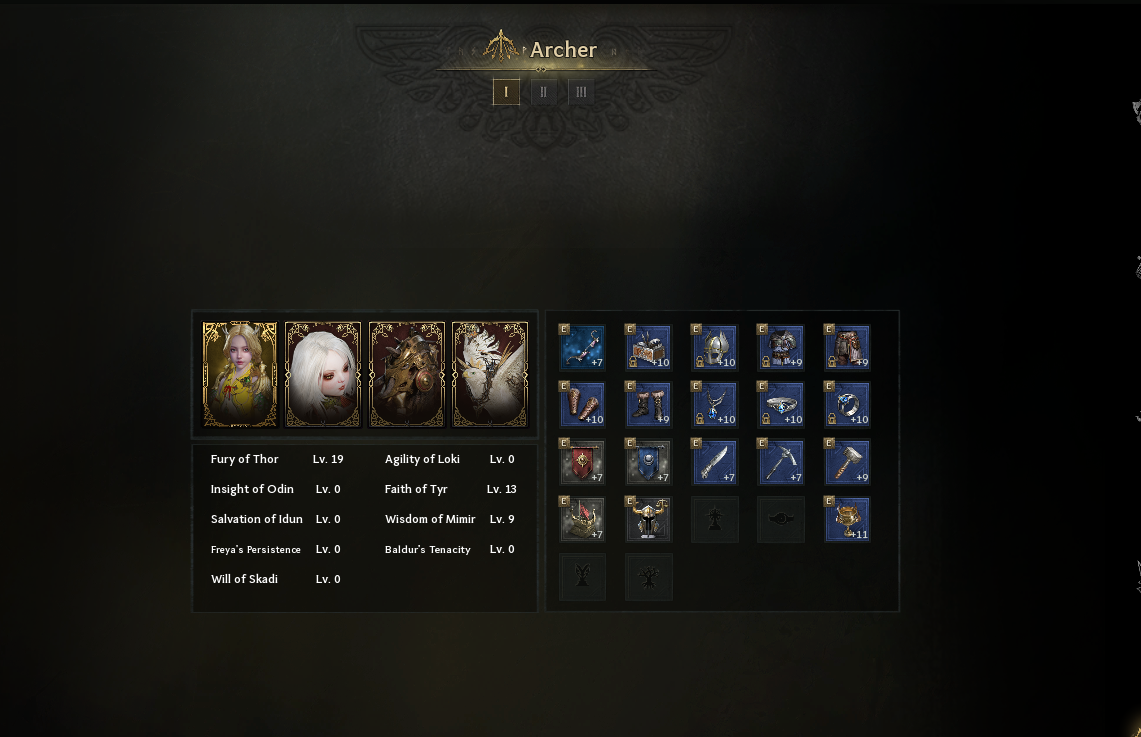
Task: Inspect the leather boots slot
Action: click(x=648, y=405)
